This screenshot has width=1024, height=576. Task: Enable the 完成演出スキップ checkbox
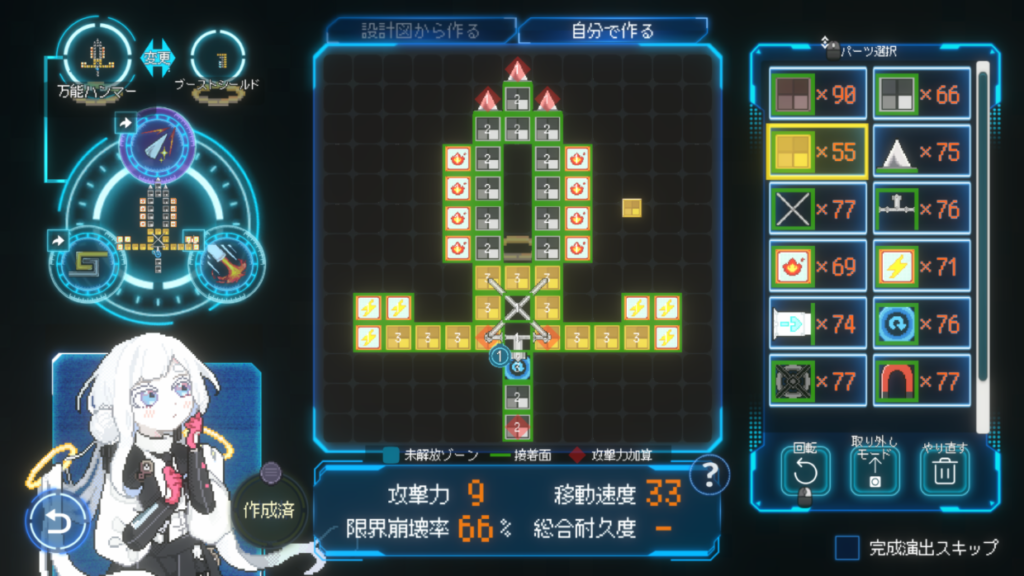point(847,547)
